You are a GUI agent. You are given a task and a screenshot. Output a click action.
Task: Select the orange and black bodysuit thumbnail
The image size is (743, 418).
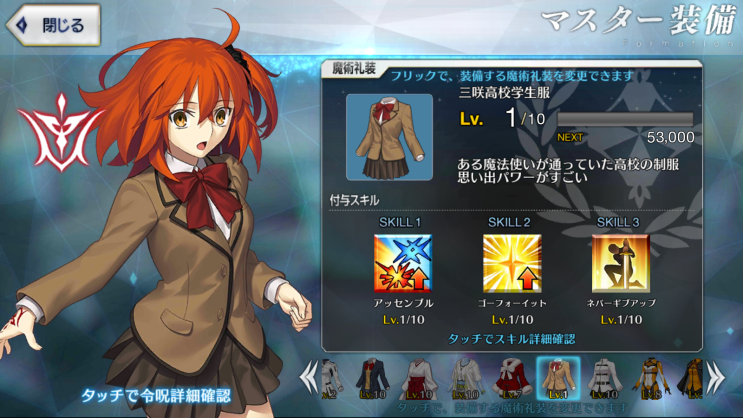(x=648, y=378)
